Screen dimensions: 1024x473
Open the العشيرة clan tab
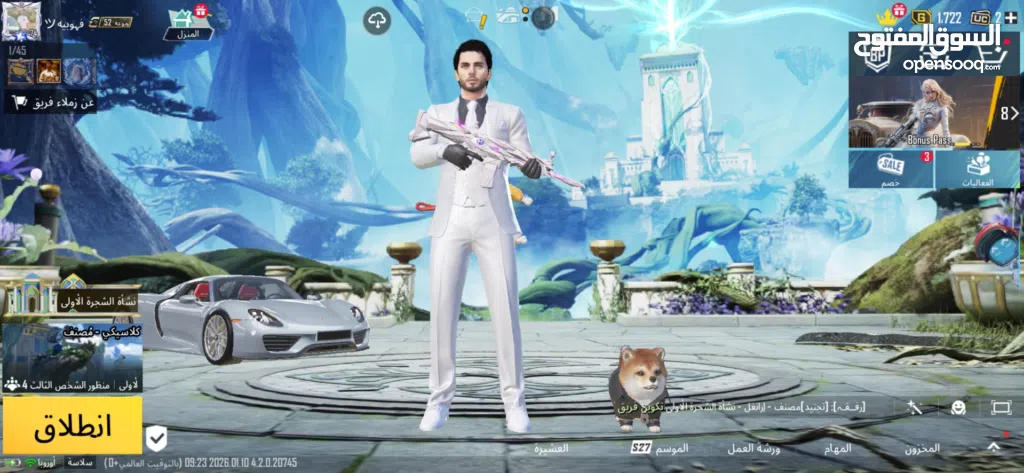(x=551, y=448)
